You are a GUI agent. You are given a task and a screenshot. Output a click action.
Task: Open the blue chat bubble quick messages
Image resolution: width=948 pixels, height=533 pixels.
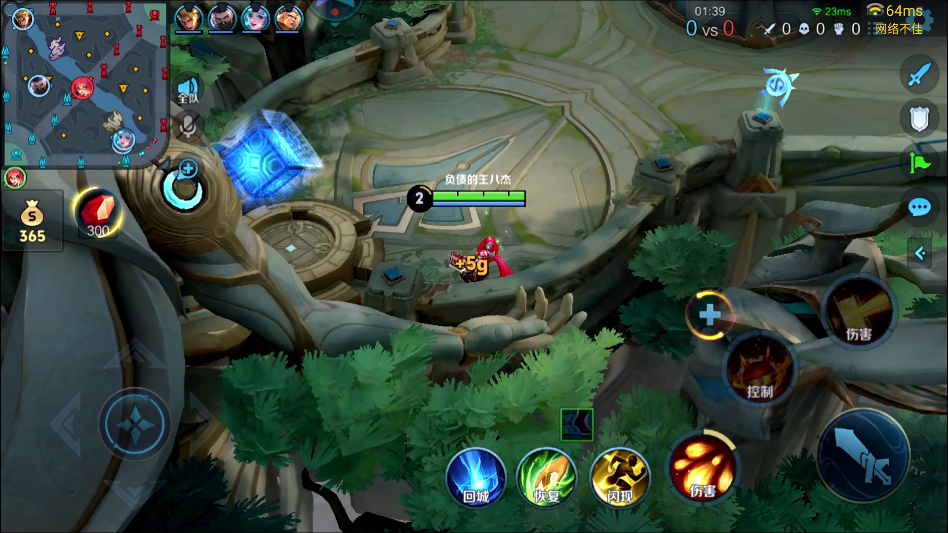(x=918, y=208)
